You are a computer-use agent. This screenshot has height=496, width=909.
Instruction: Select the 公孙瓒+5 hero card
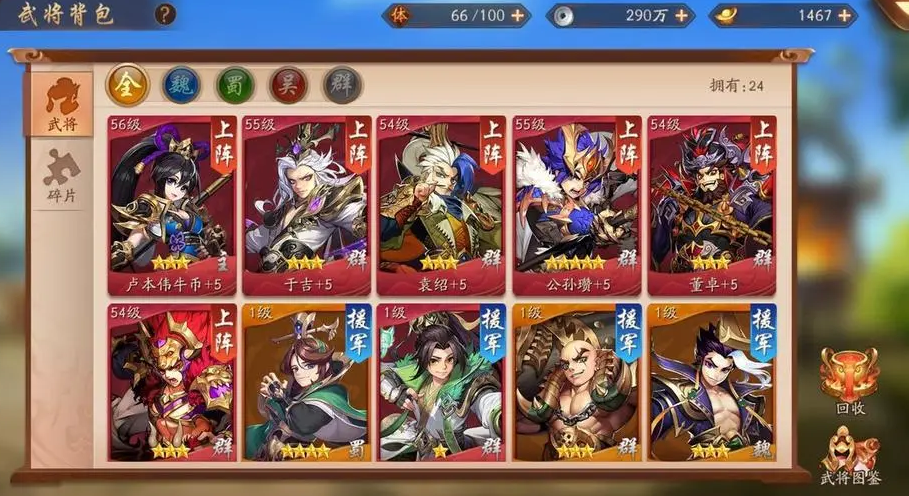point(577,205)
